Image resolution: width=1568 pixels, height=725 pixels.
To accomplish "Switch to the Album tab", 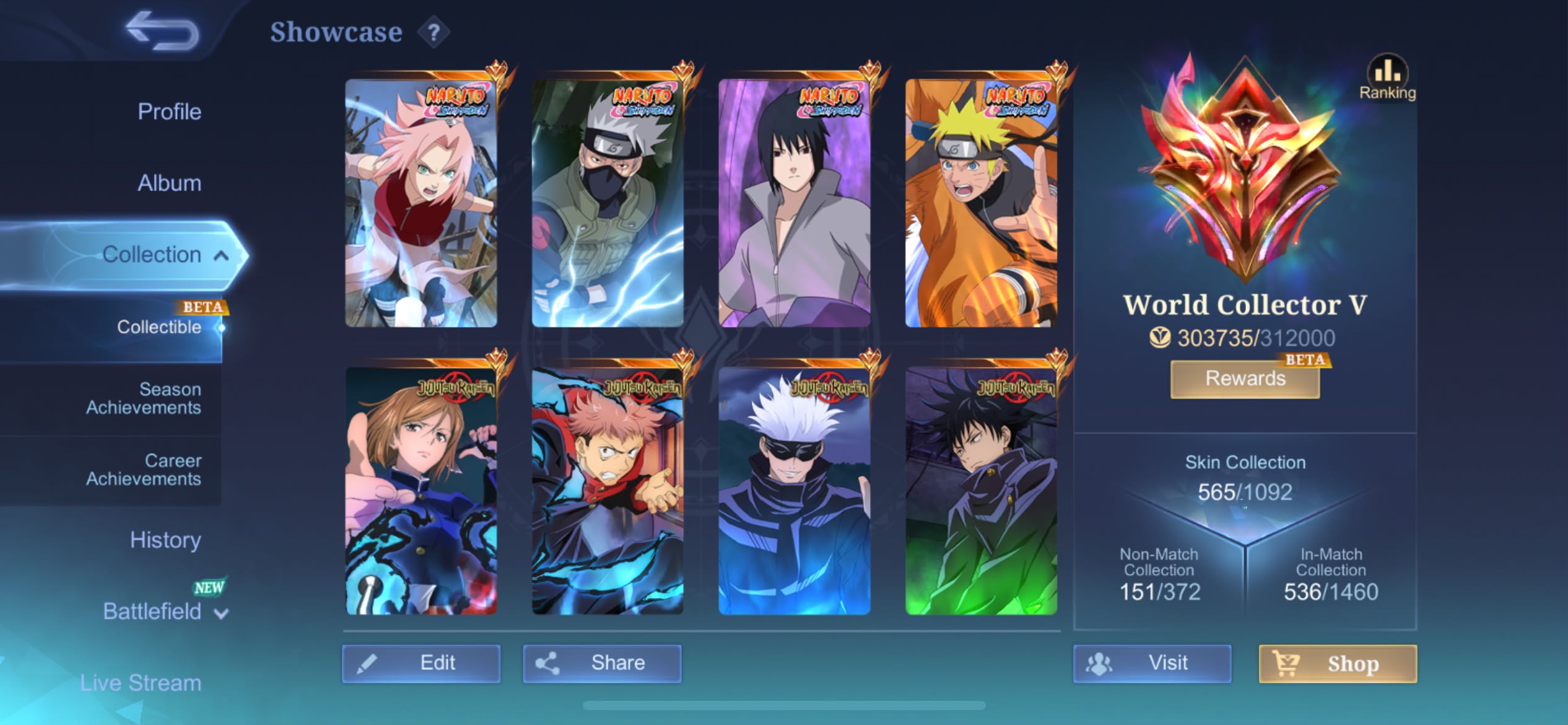I will click(x=169, y=183).
